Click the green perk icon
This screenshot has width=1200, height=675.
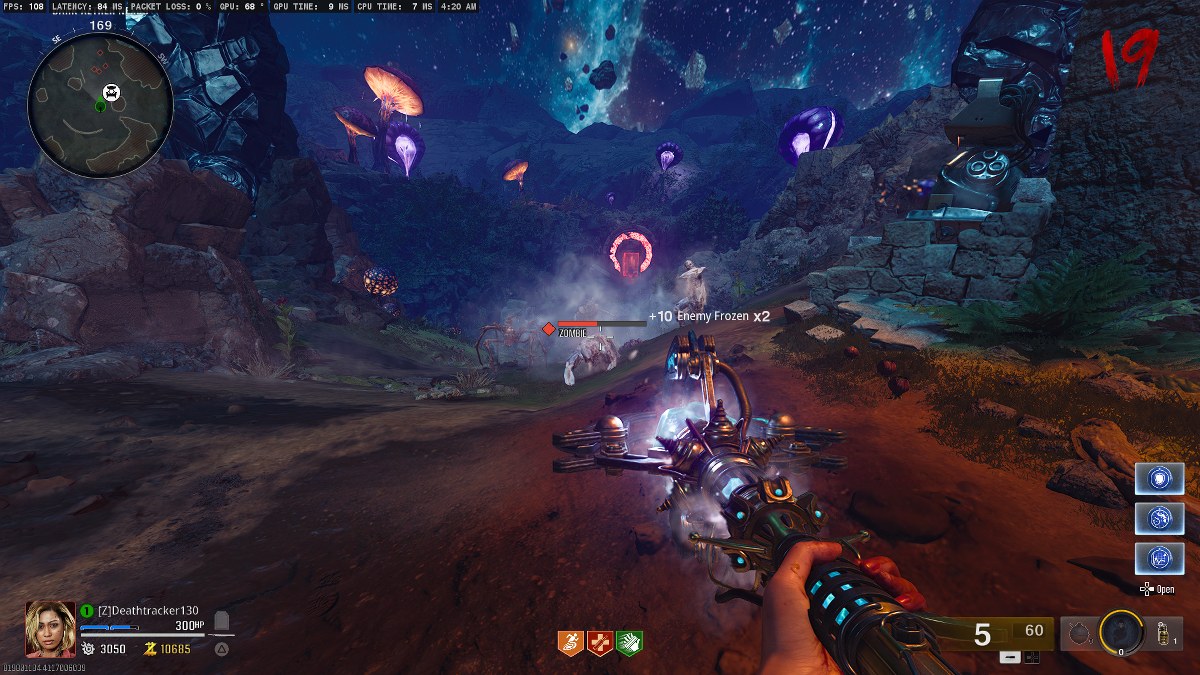[629, 643]
